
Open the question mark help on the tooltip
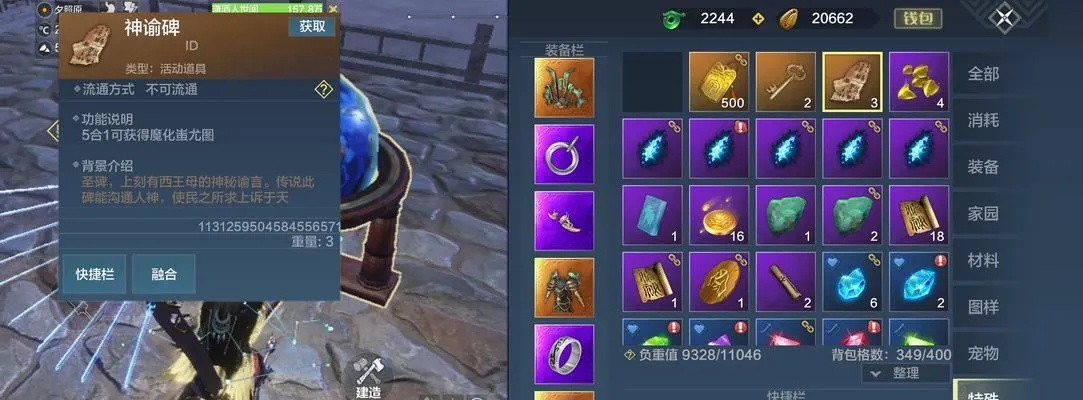click(x=323, y=90)
